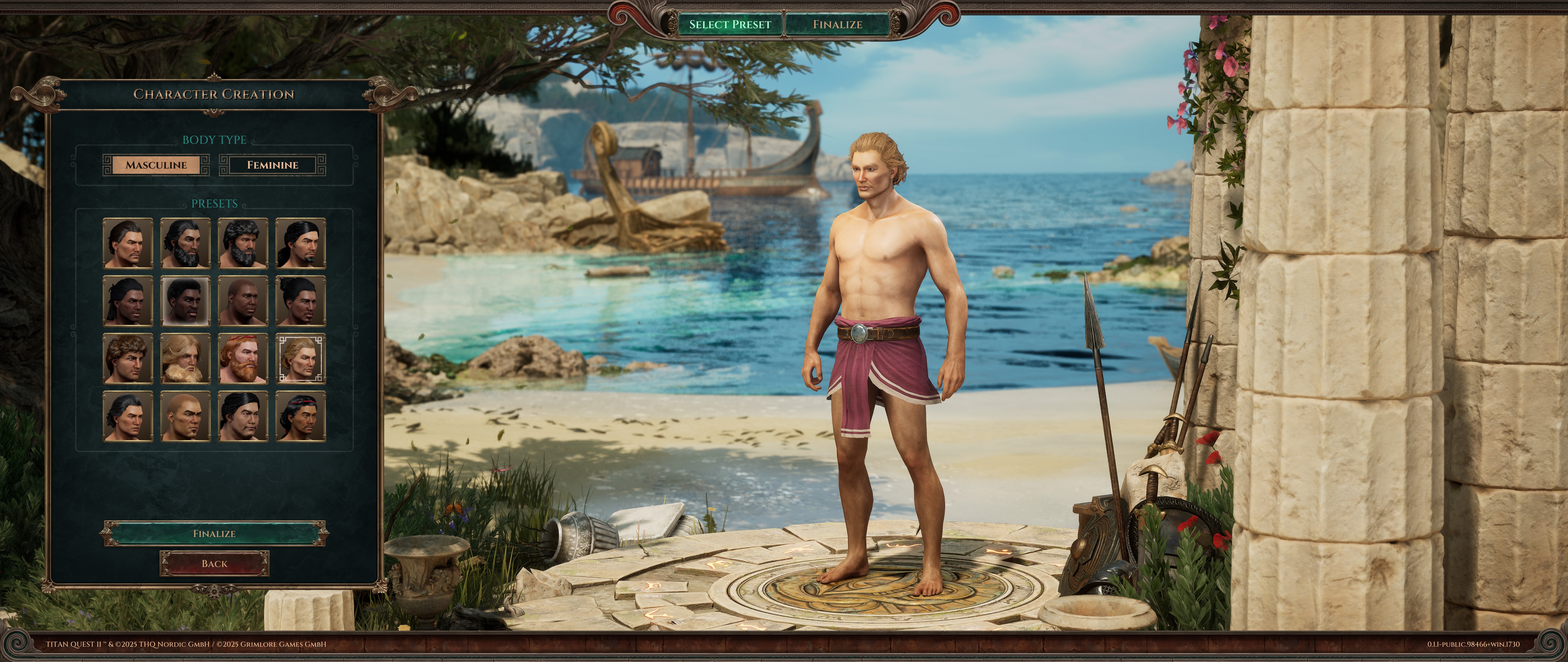This screenshot has width=1568, height=662.
Task: Pick the red-bearded preset with red headband
Action: pyautogui.click(x=243, y=359)
